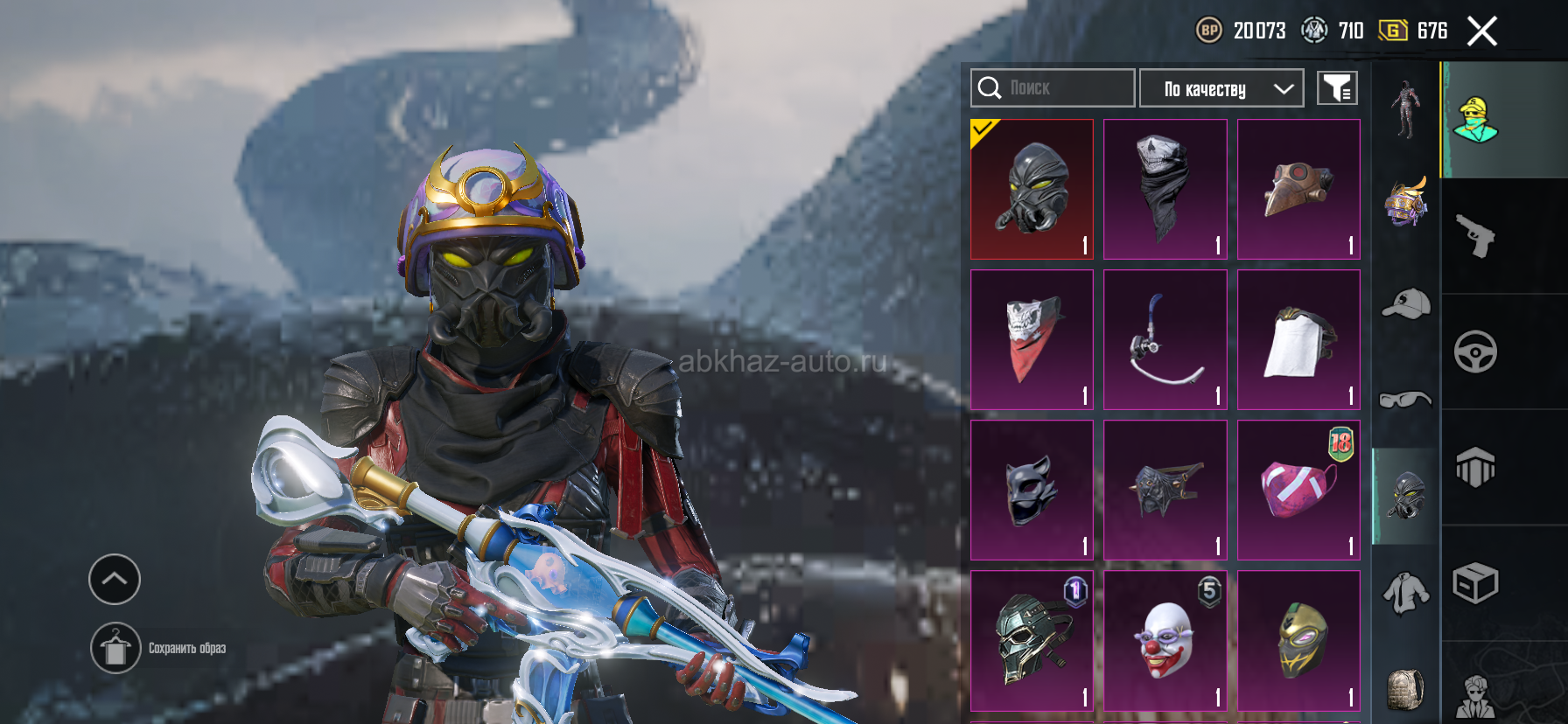1568x724 pixels.
Task: Open the glasses category
Action: tap(1405, 400)
